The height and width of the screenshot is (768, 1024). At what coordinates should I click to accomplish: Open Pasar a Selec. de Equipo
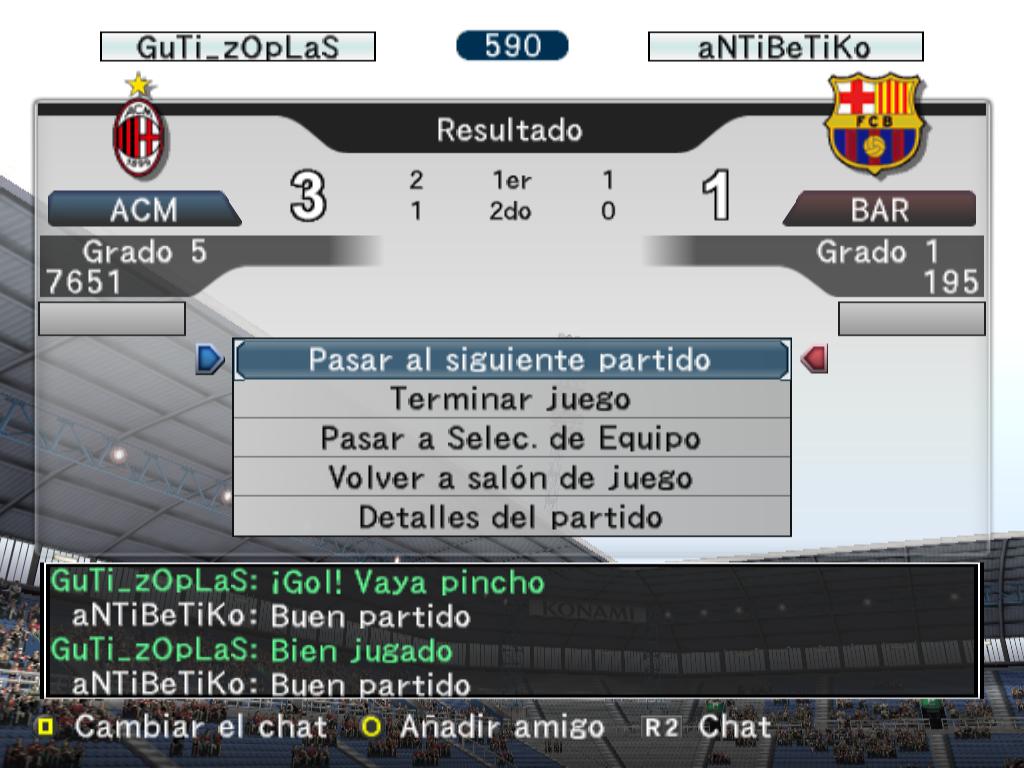coord(511,438)
